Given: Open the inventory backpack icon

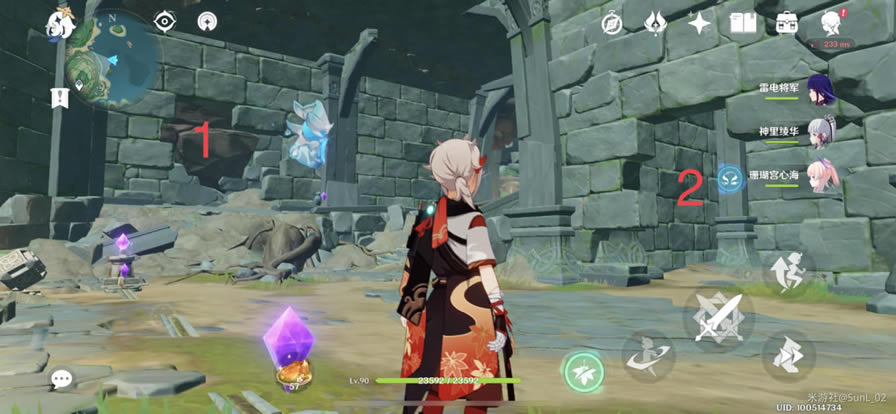Looking at the screenshot, I should point(787,23).
